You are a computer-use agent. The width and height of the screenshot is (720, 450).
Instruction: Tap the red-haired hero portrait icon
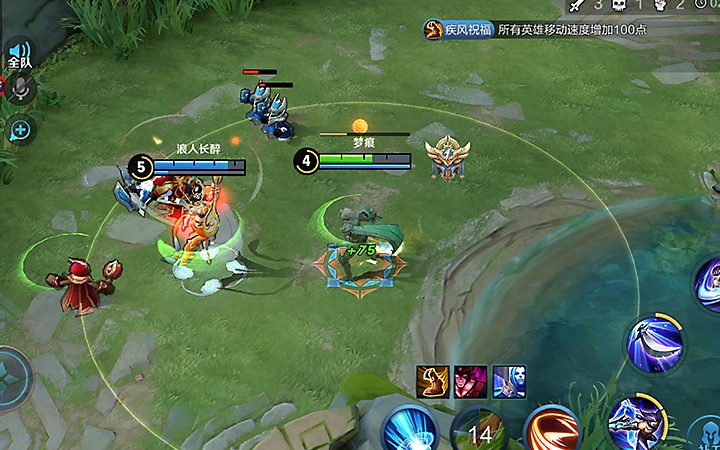coord(470,381)
